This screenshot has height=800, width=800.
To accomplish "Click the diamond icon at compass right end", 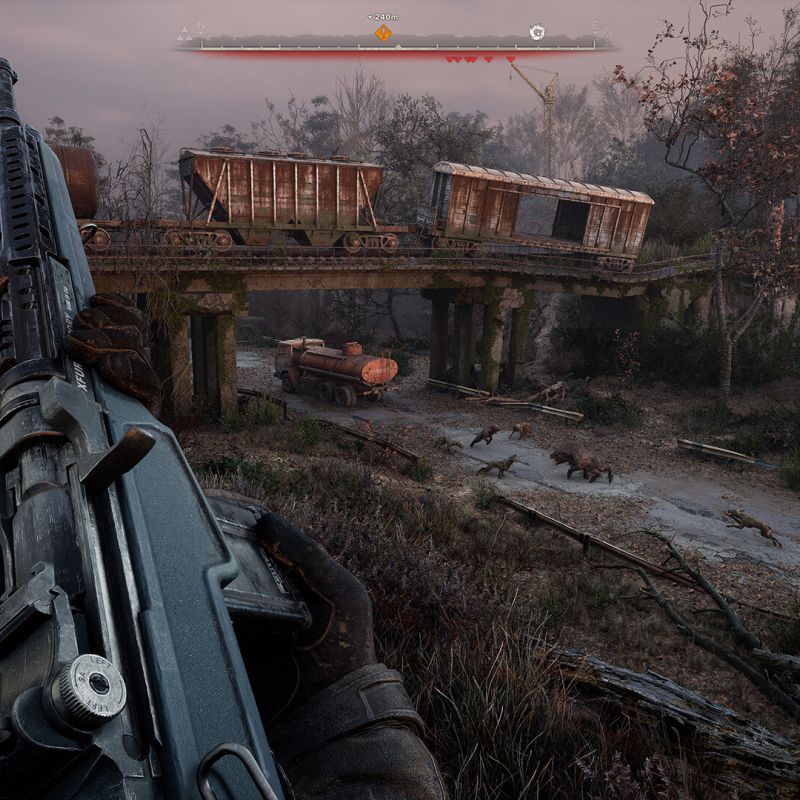I will coord(607,33).
